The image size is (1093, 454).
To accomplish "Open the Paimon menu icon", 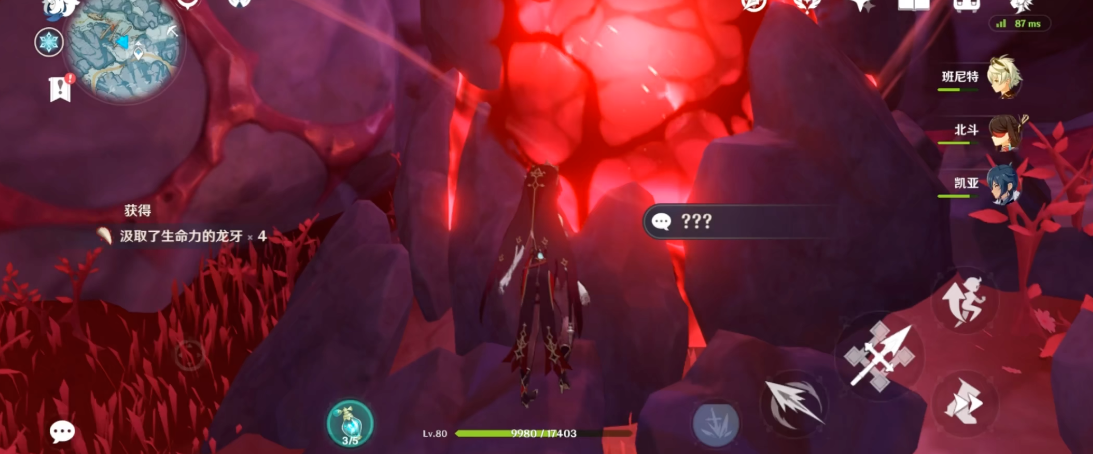I will [x=60, y=8].
